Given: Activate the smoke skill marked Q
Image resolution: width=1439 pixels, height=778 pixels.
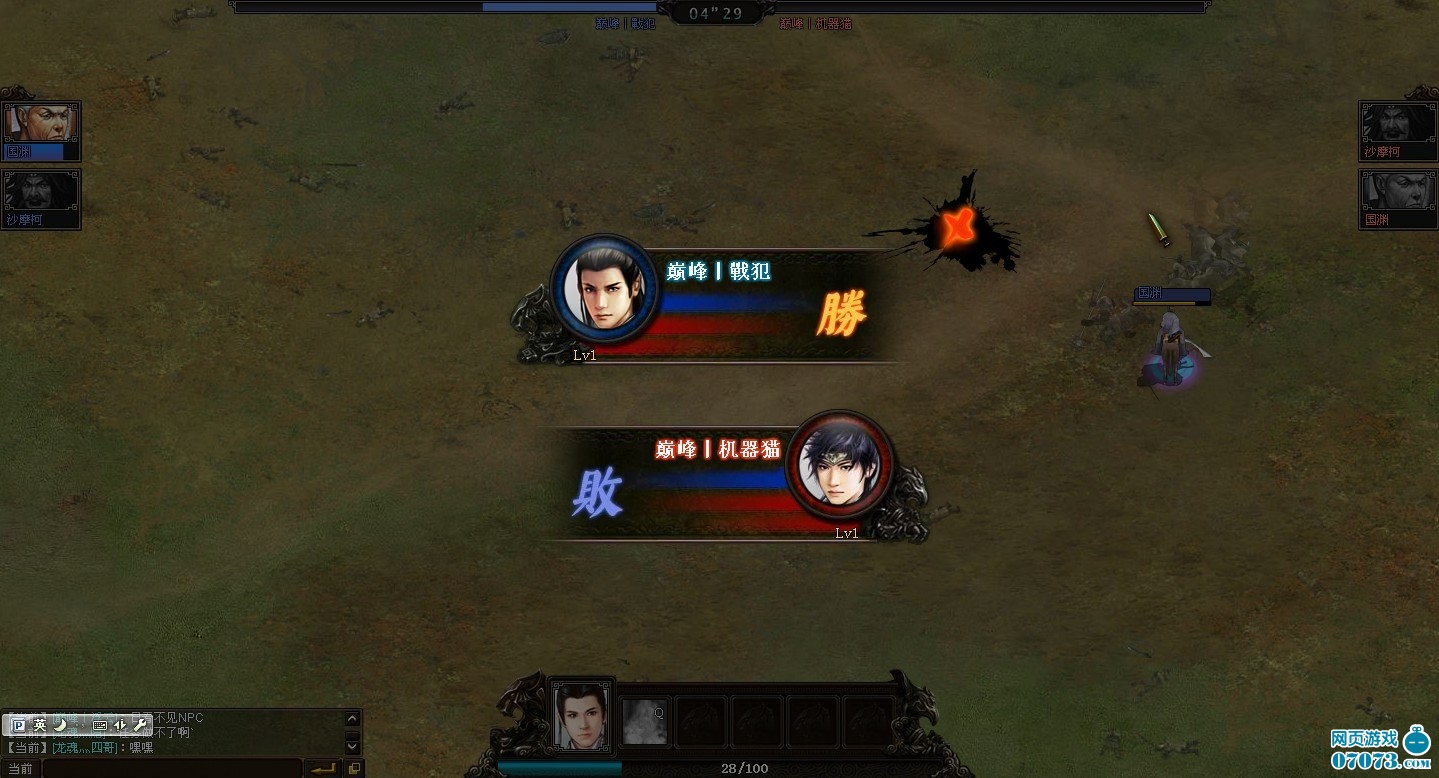Looking at the screenshot, I should pyautogui.click(x=644, y=721).
